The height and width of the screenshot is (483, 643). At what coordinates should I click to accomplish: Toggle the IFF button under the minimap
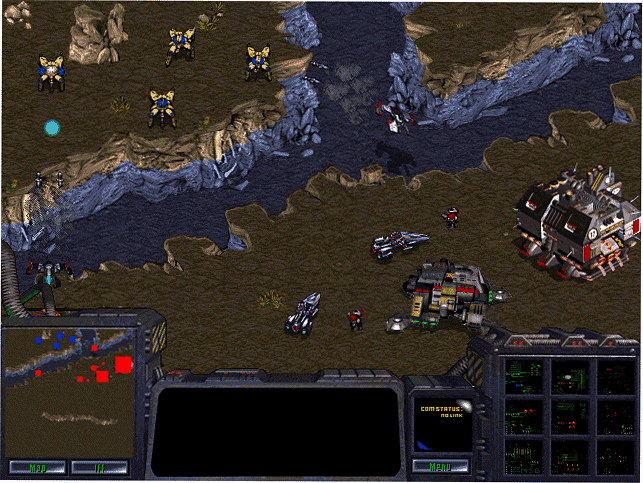coord(99,466)
